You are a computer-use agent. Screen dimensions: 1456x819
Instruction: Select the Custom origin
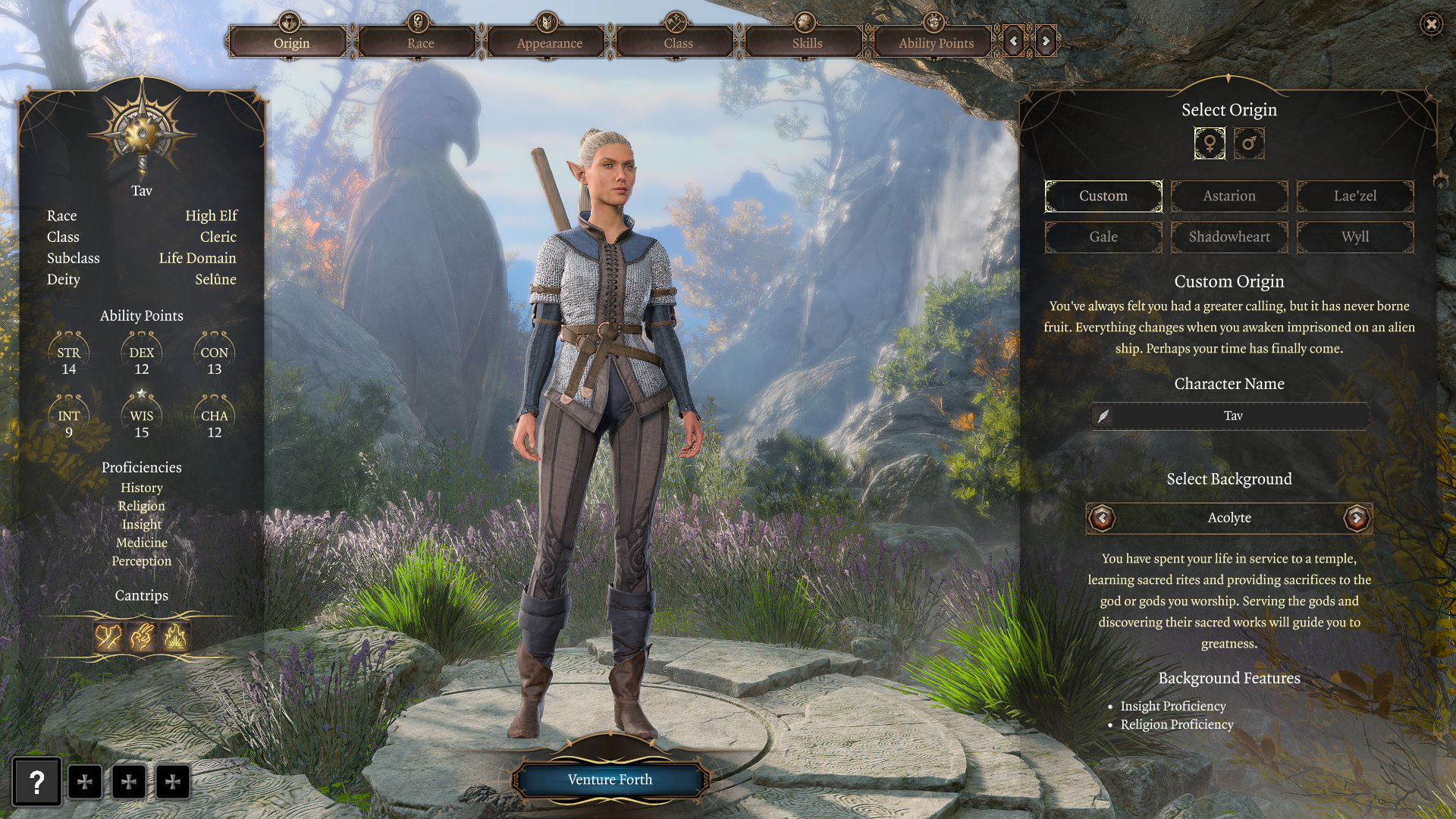(1103, 196)
